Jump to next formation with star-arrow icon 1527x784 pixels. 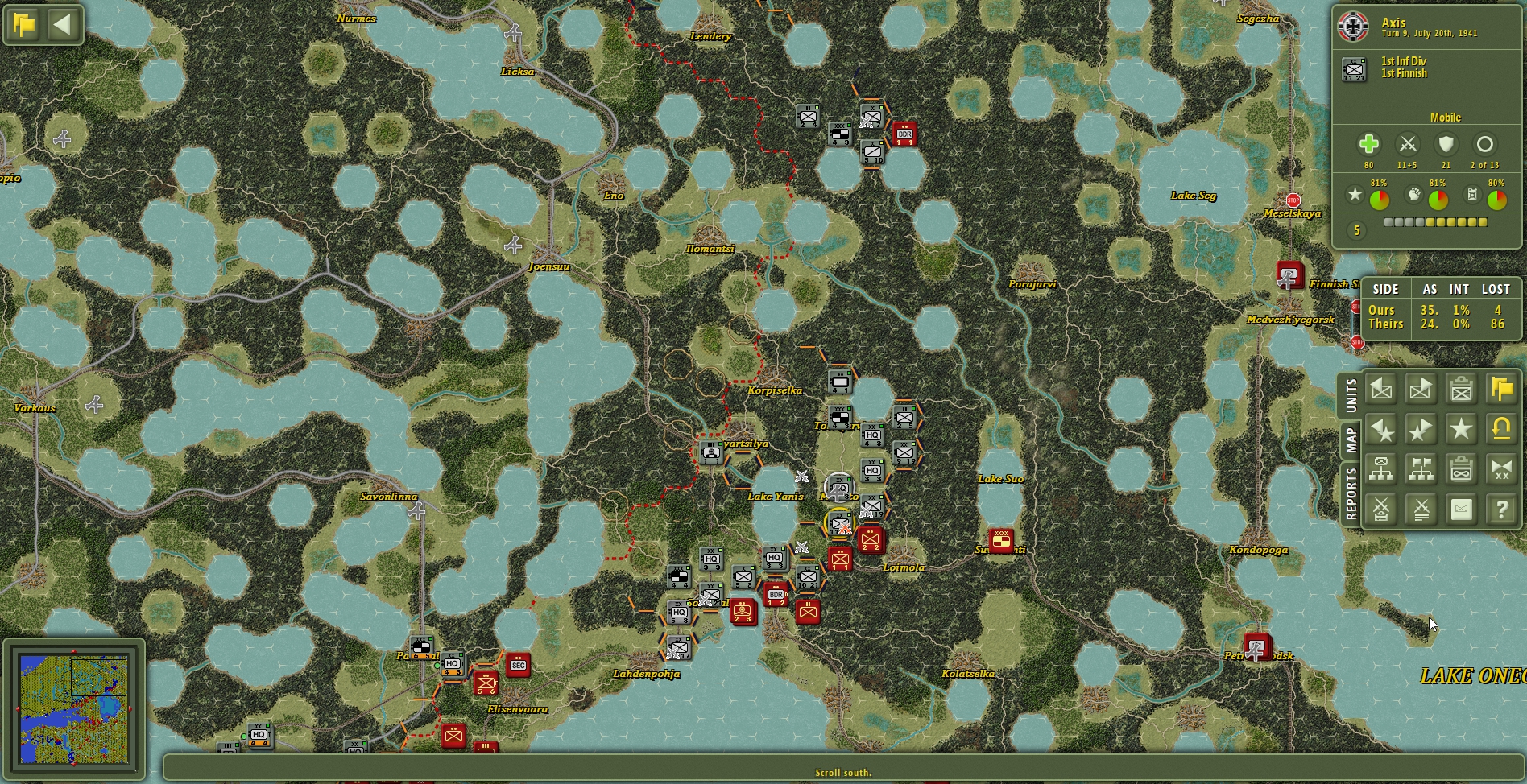[x=1421, y=430]
